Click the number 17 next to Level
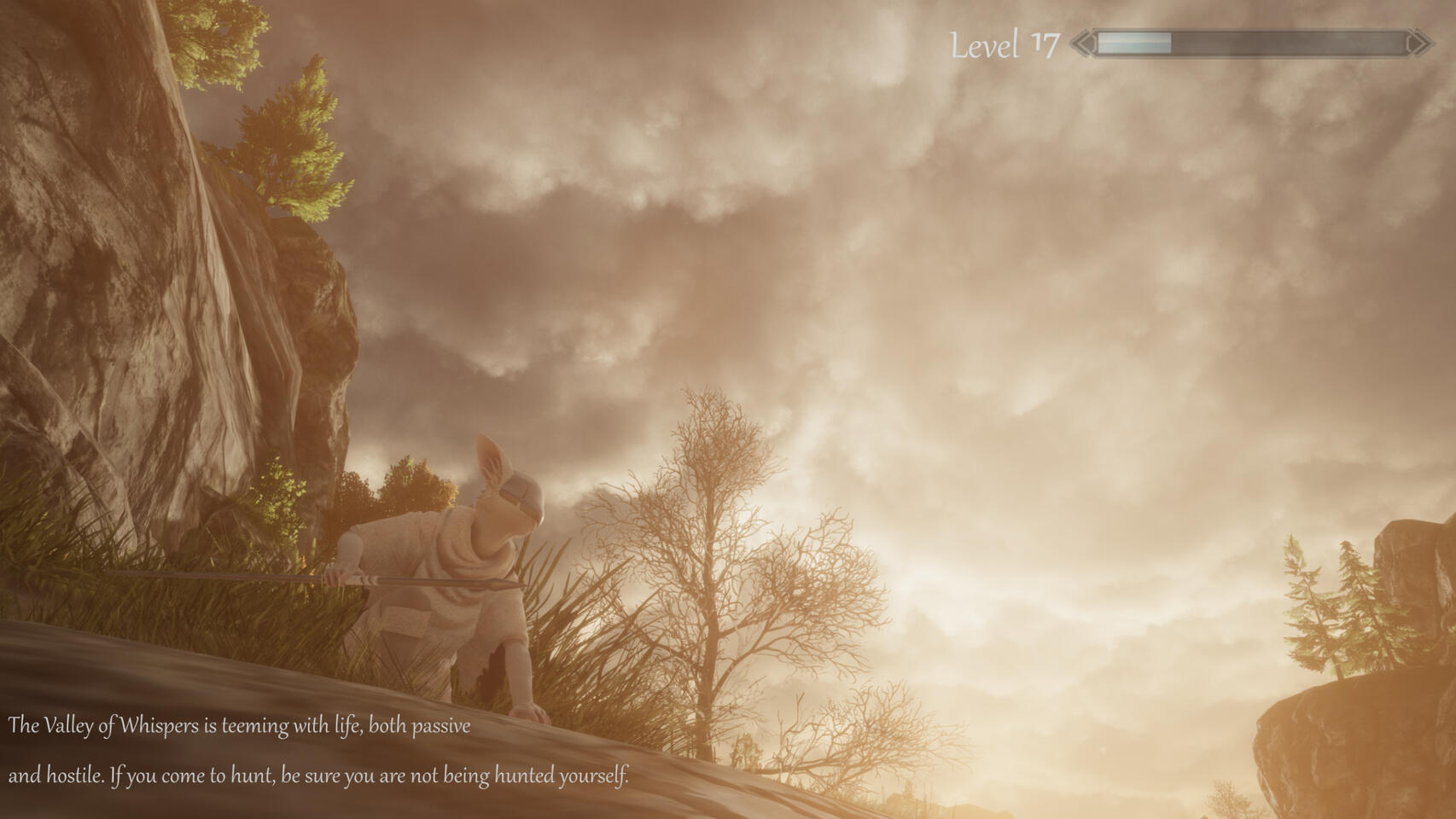Screen dimensions: 1456x819 click(x=1046, y=41)
